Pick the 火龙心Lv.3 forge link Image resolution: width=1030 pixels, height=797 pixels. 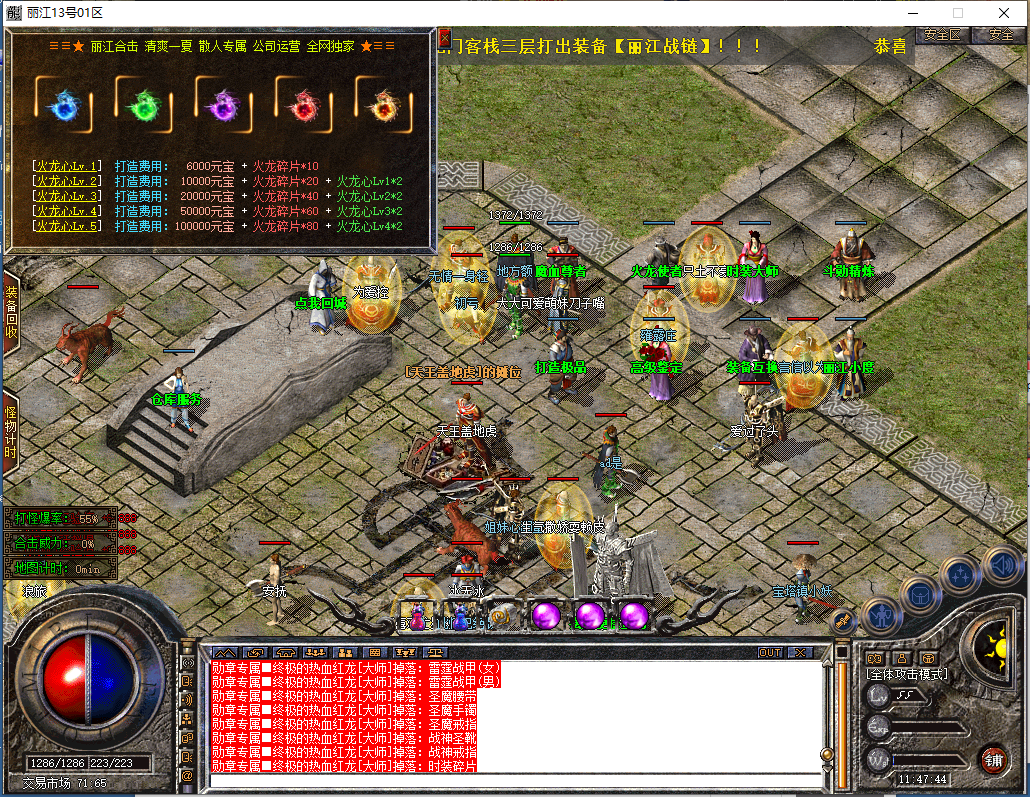coord(68,196)
